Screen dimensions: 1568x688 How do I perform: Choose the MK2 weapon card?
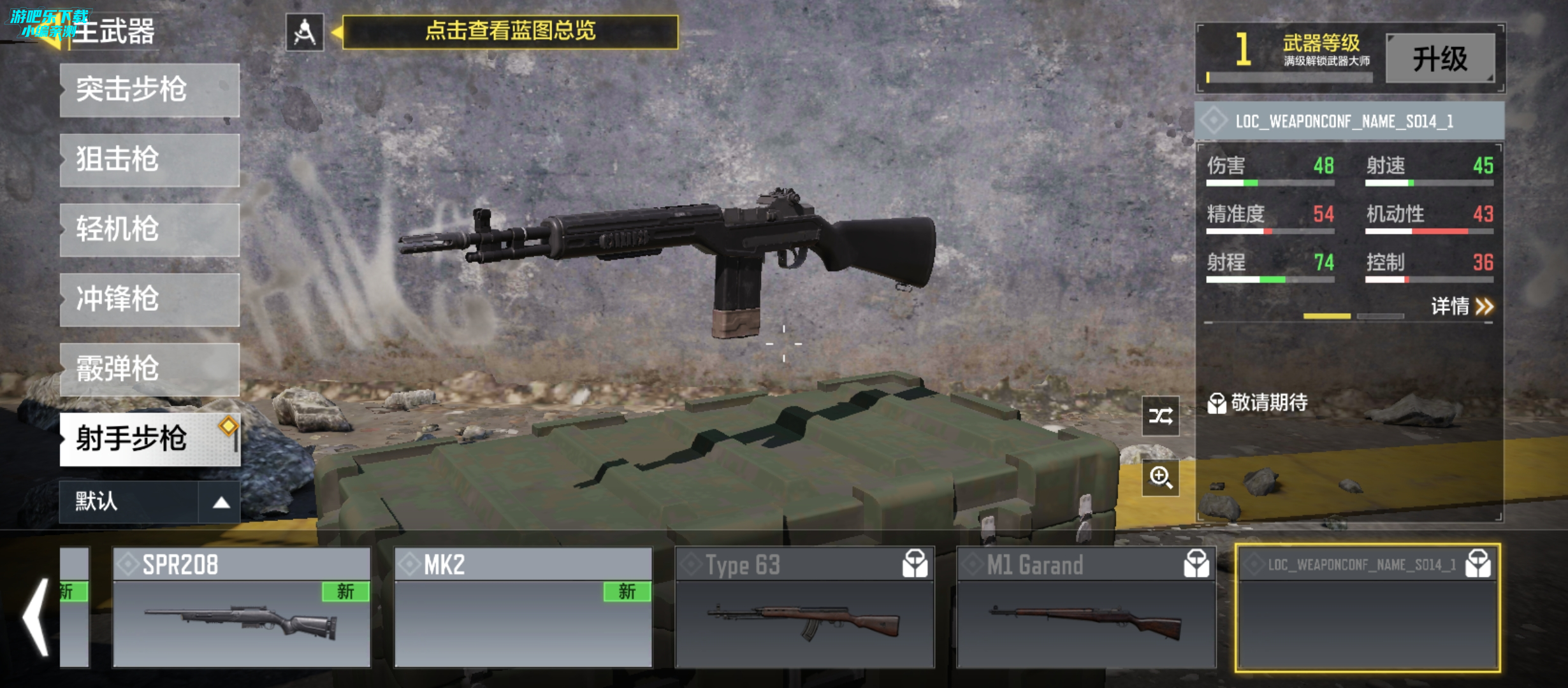tap(523, 607)
